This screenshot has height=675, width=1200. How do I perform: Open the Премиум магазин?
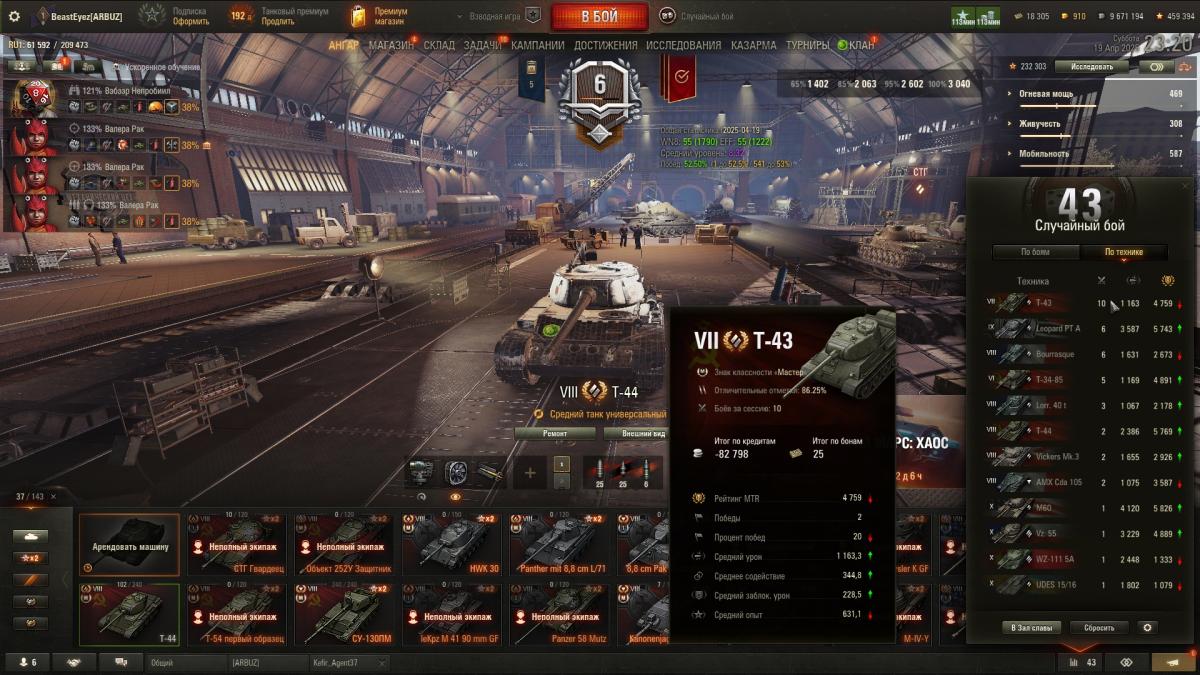tap(380, 16)
